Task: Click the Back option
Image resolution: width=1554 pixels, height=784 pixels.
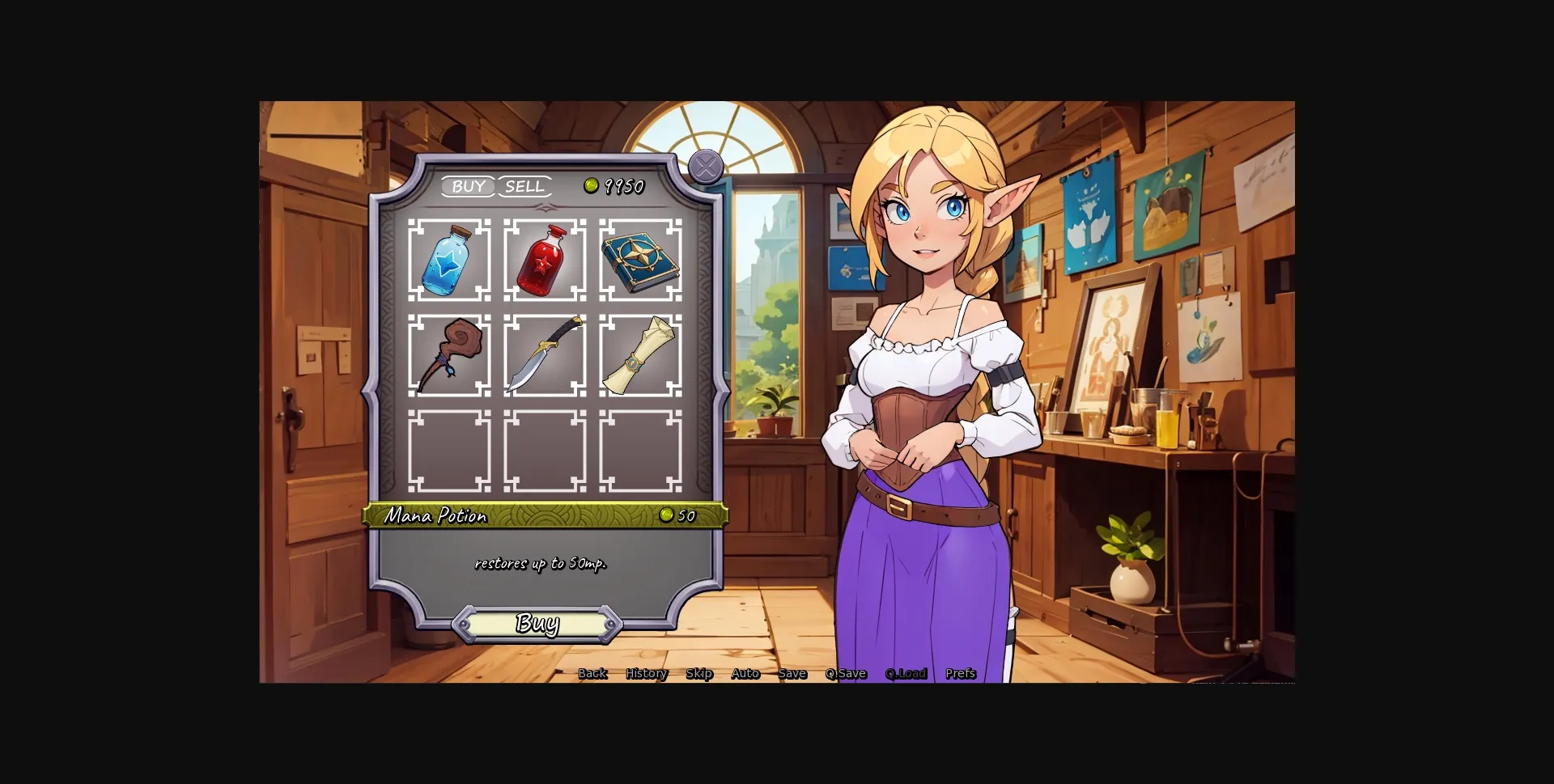Action: 592,672
